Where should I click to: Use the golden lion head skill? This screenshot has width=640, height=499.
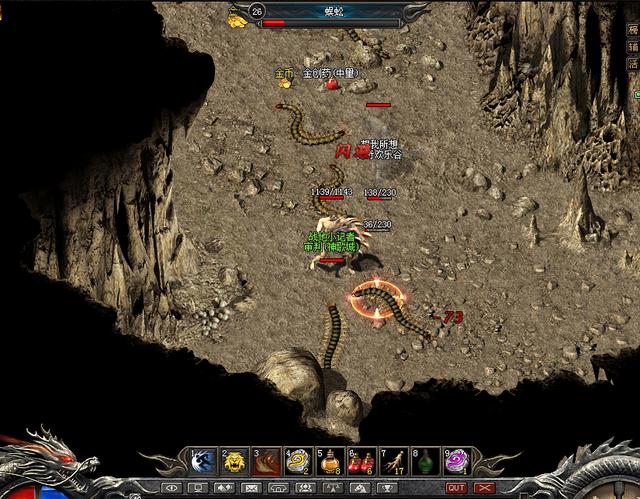235,461
